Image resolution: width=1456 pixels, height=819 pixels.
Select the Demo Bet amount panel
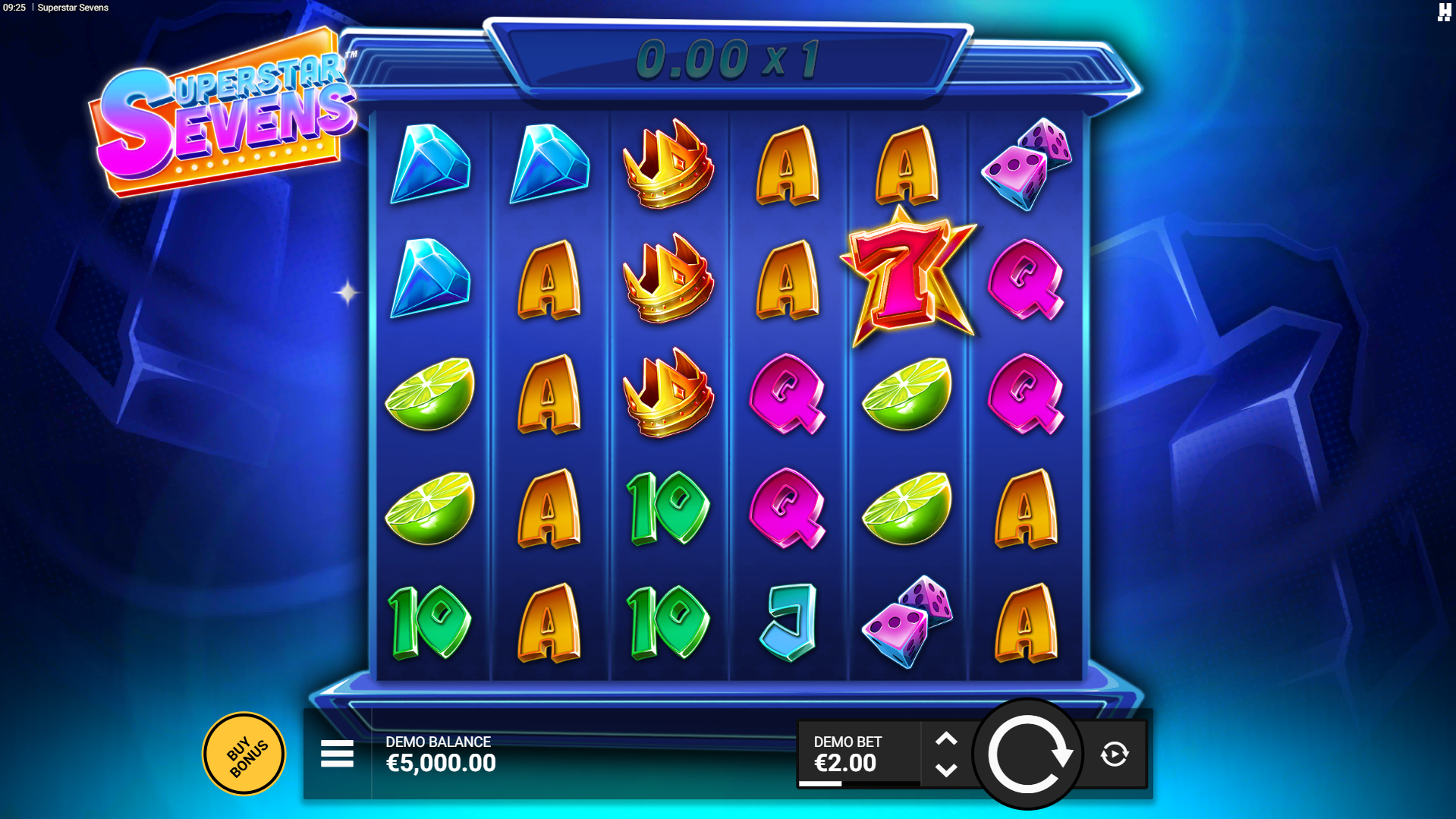(x=858, y=754)
